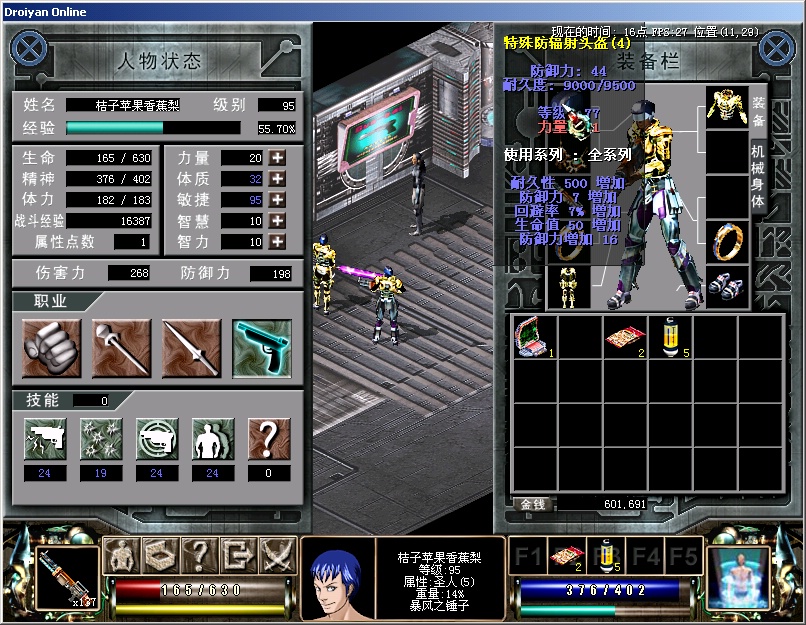Screen dimensions: 806x625
Task: Select the fist class icon
Action: tap(51, 348)
